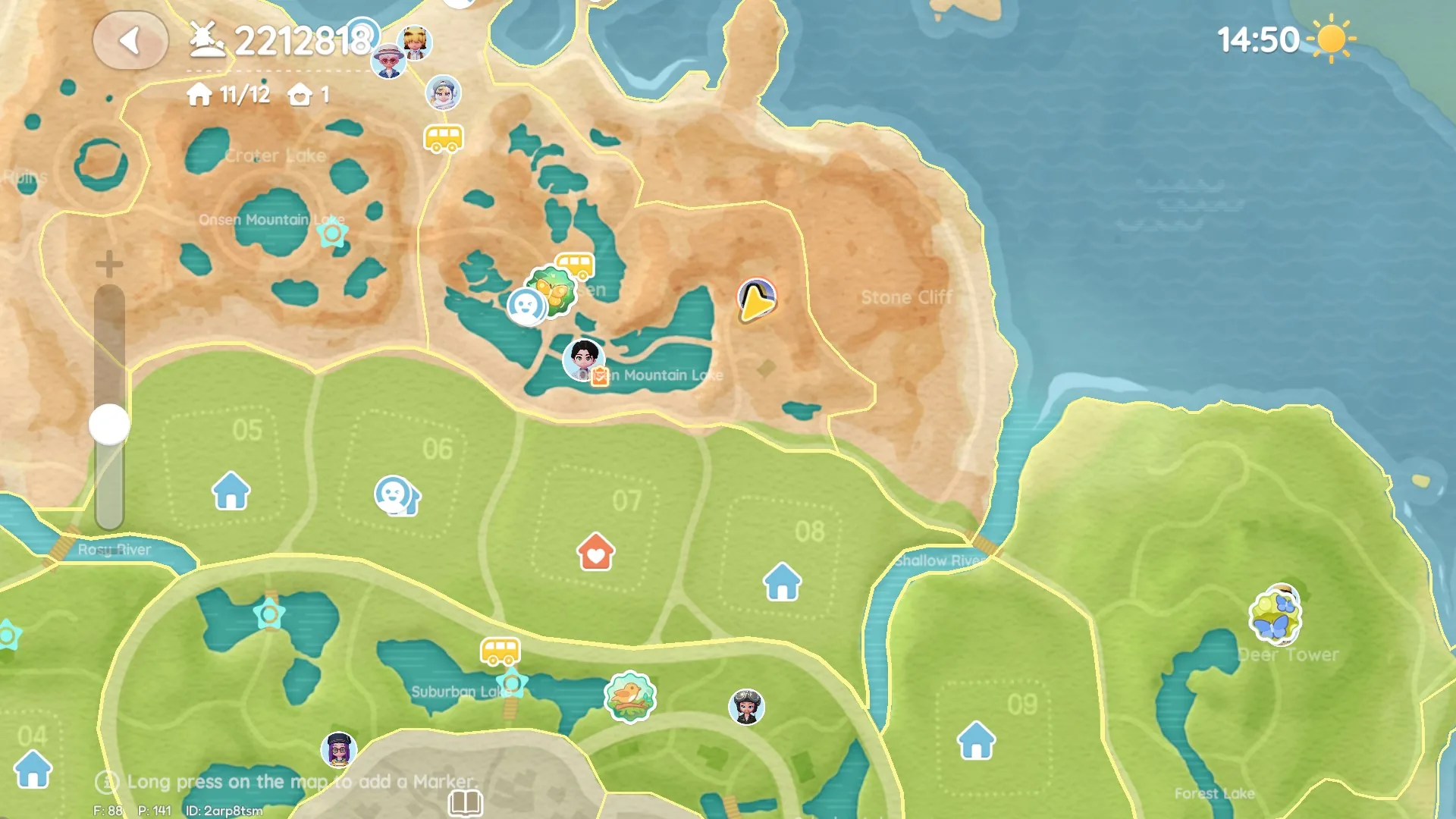Select the star marker at Onsen Mountain Lake
Viewport: 1456px width, 819px height.
coord(332,233)
